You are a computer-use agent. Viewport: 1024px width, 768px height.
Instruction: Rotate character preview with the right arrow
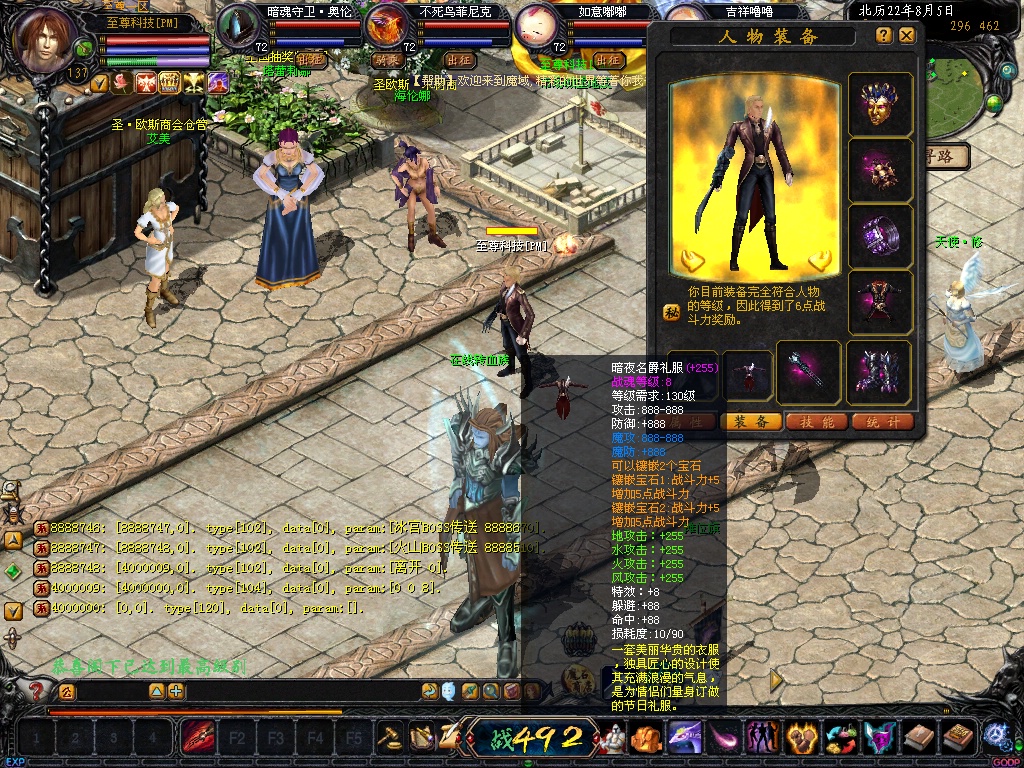click(x=821, y=261)
